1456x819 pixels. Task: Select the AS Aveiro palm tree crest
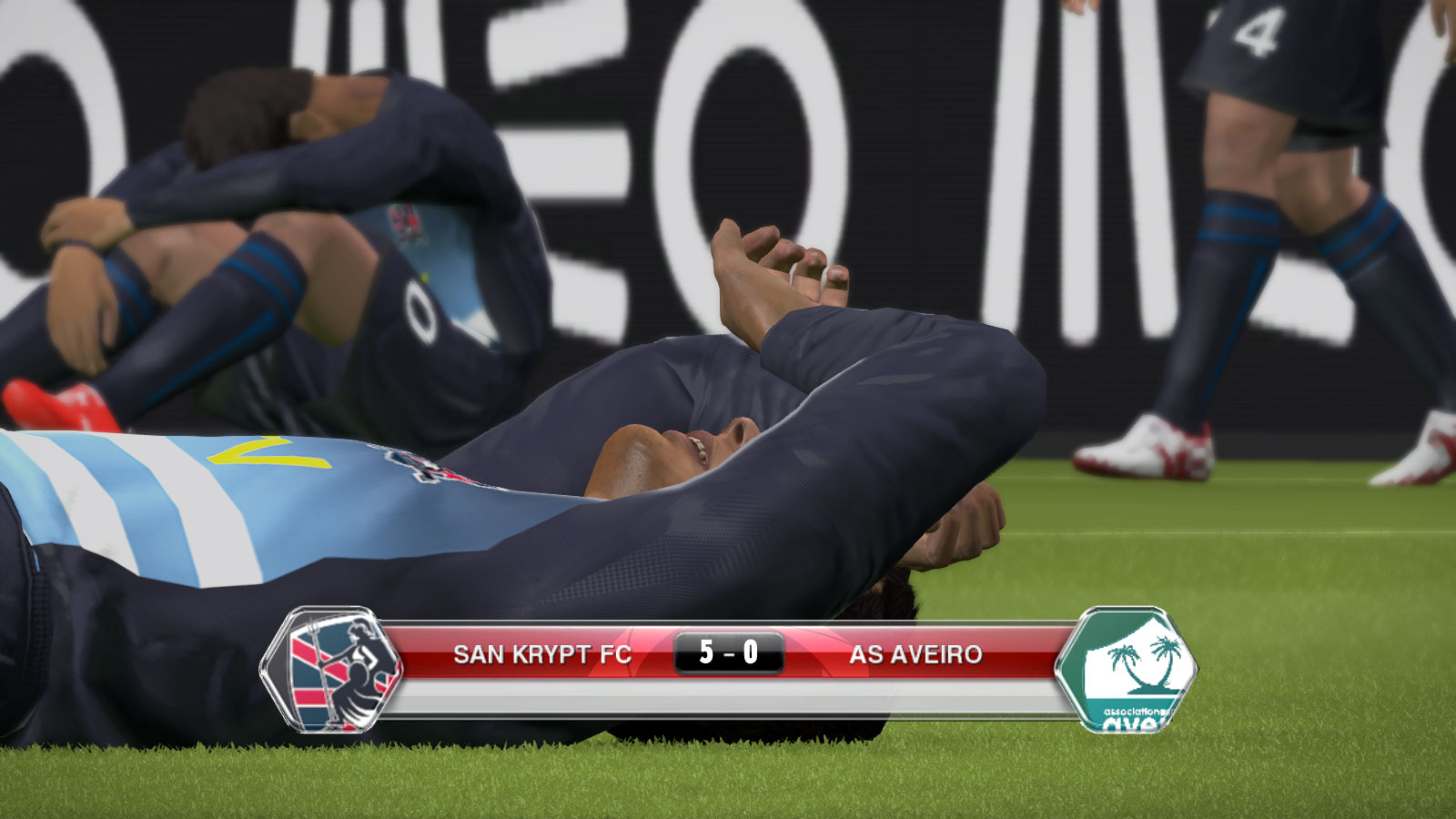click(1127, 671)
